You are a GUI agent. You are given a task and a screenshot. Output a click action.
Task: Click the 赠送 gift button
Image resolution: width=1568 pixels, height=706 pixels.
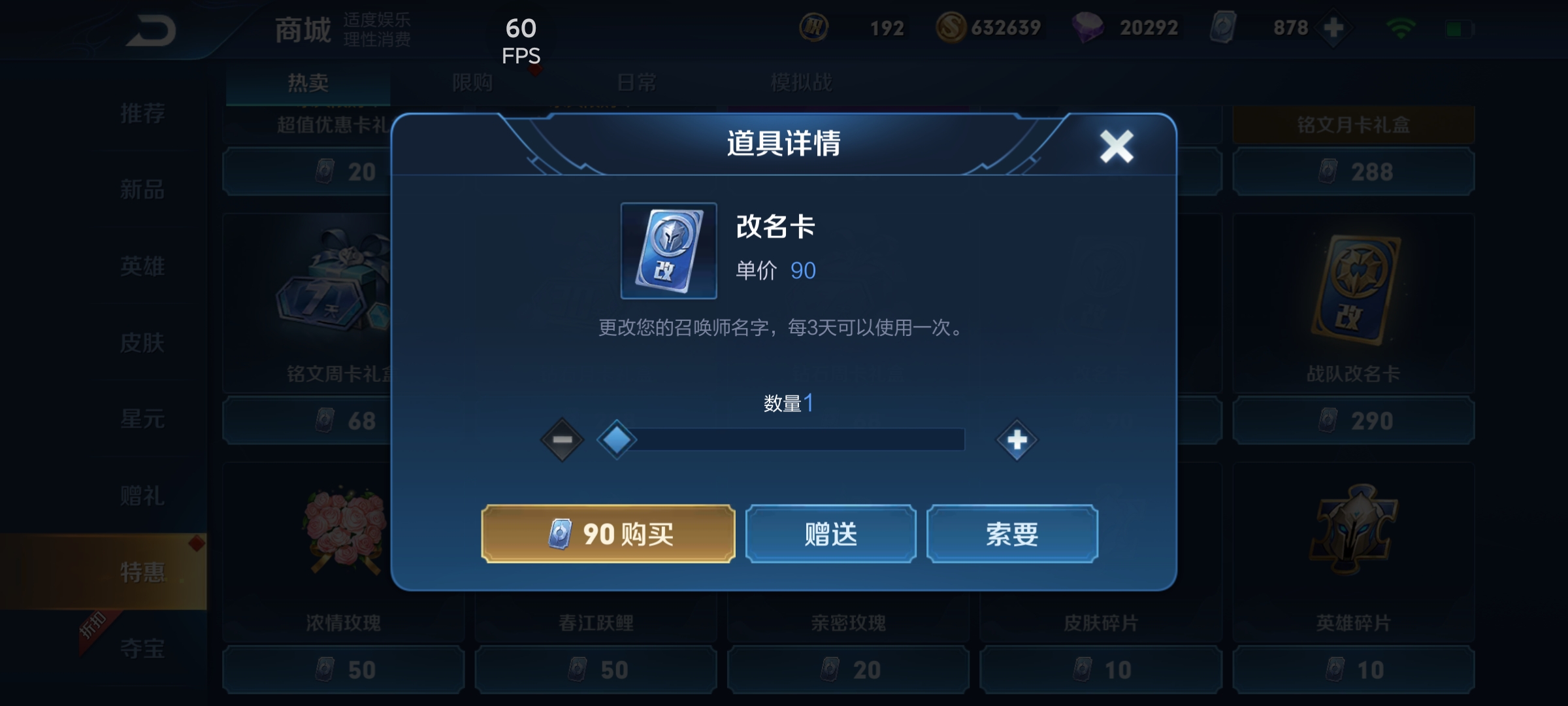831,534
